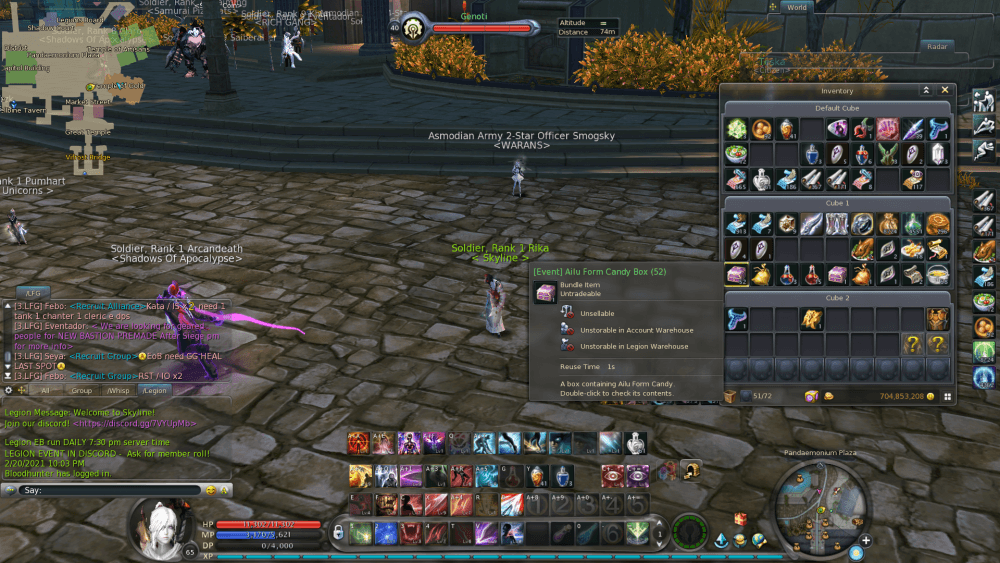Open the /Whisp chat tab

click(119, 391)
